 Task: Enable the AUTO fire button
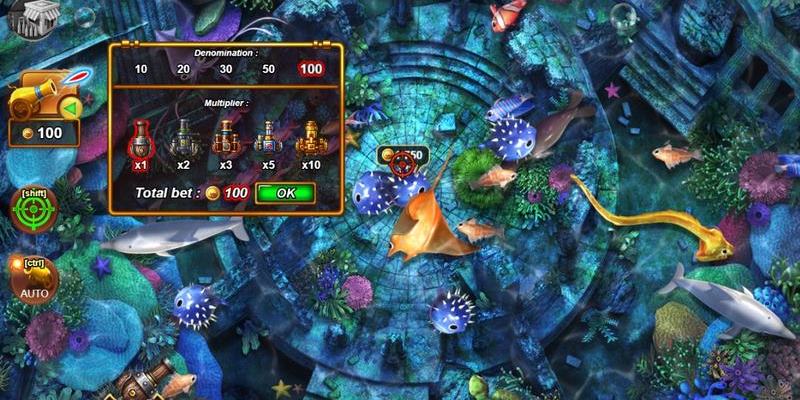[x=34, y=280]
